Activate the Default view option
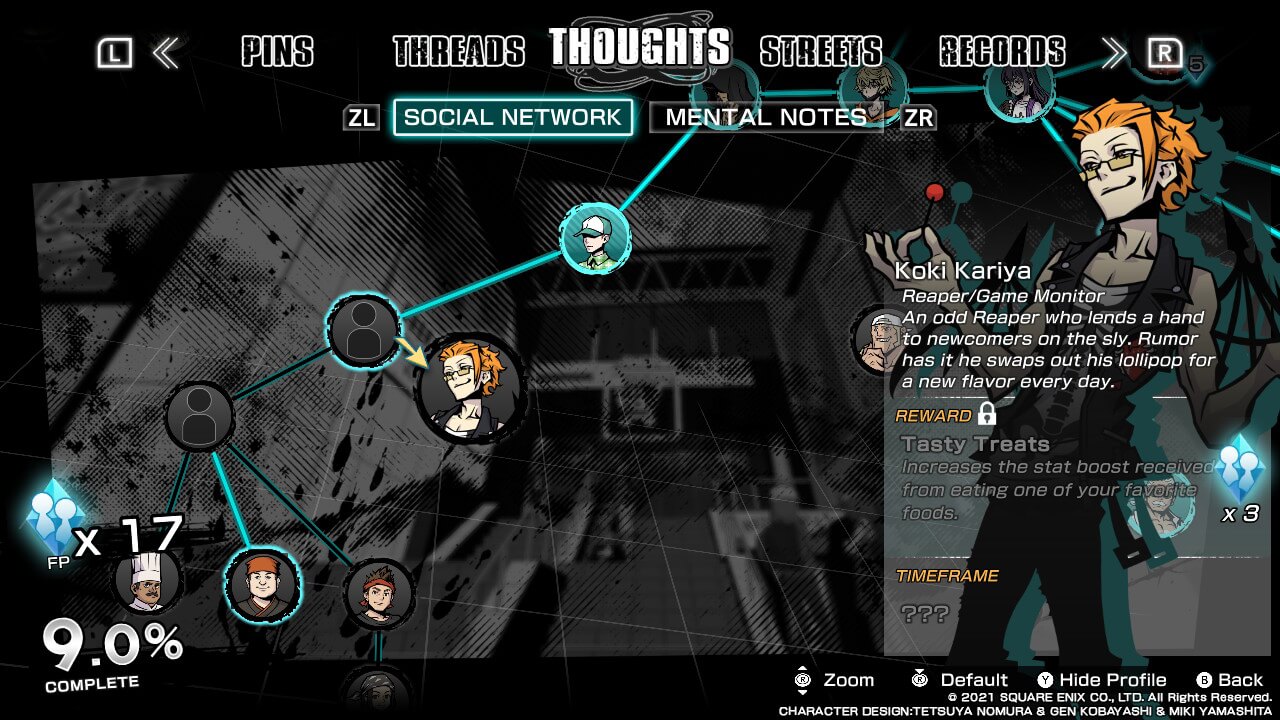 coord(971,679)
